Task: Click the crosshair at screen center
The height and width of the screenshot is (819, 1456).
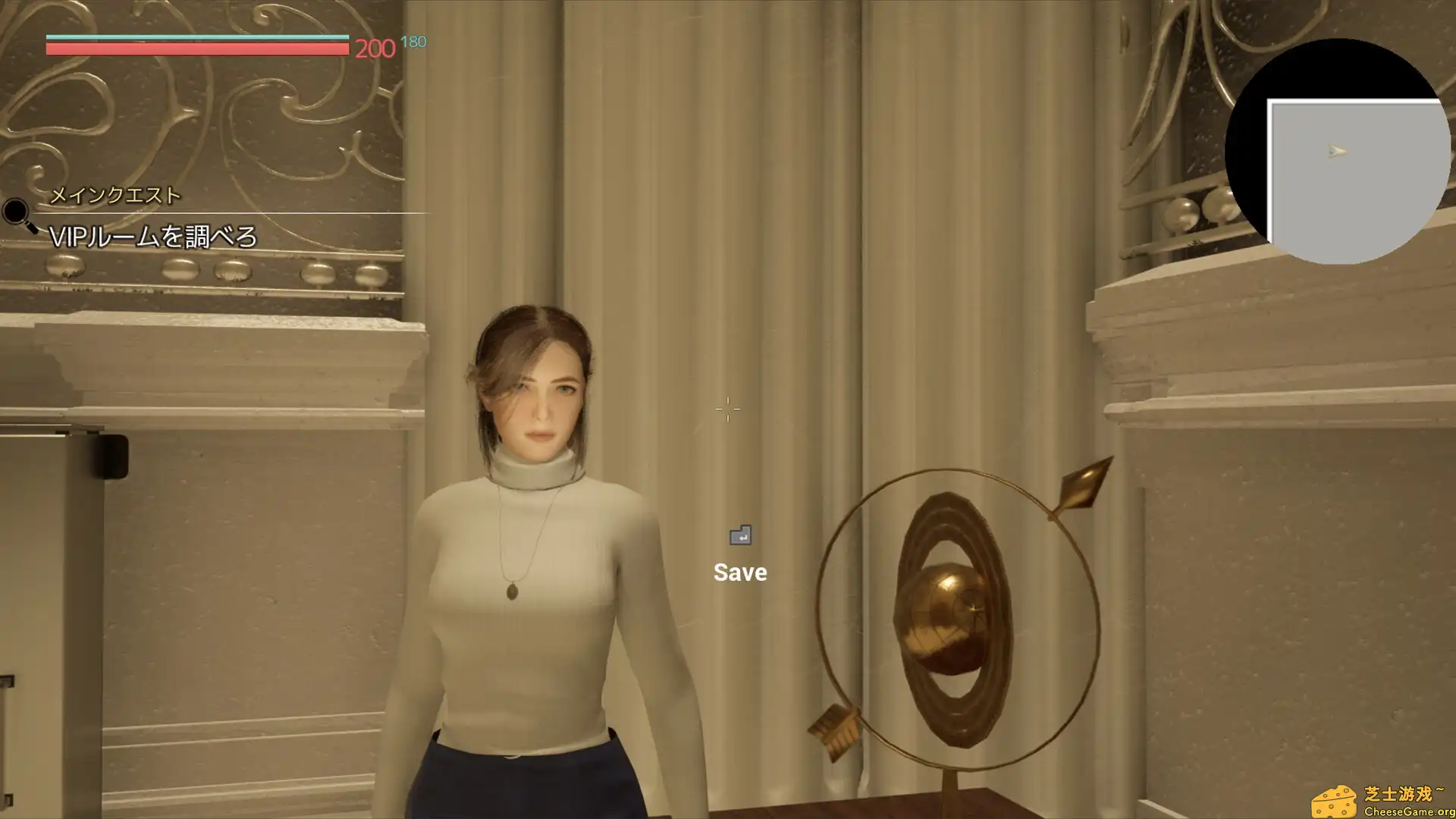Action: [x=727, y=409]
